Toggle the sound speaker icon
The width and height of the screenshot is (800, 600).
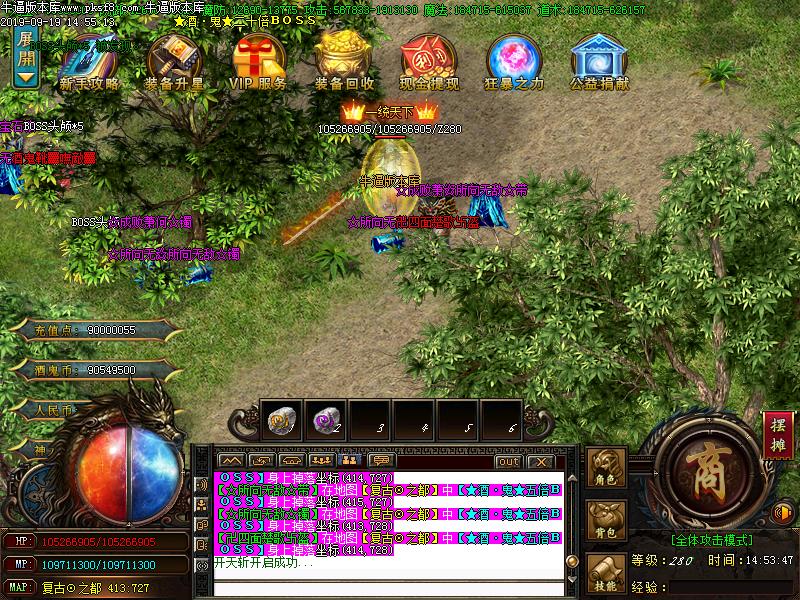[784, 512]
